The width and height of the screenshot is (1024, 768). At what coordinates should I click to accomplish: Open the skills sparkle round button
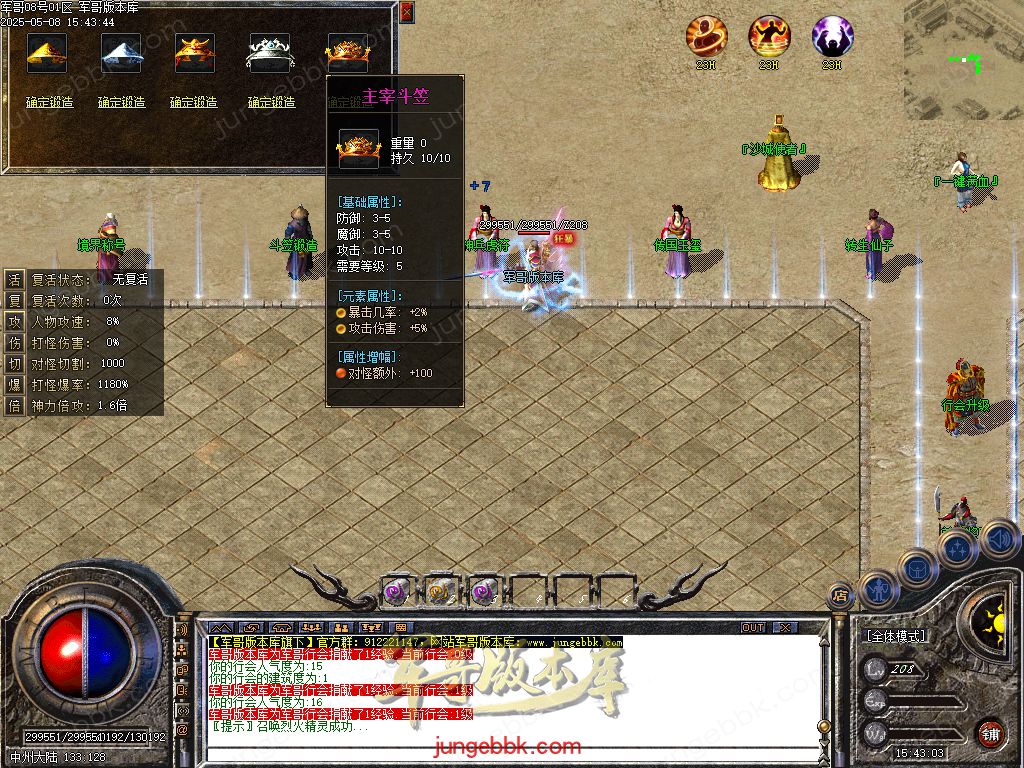pyautogui.click(x=959, y=549)
